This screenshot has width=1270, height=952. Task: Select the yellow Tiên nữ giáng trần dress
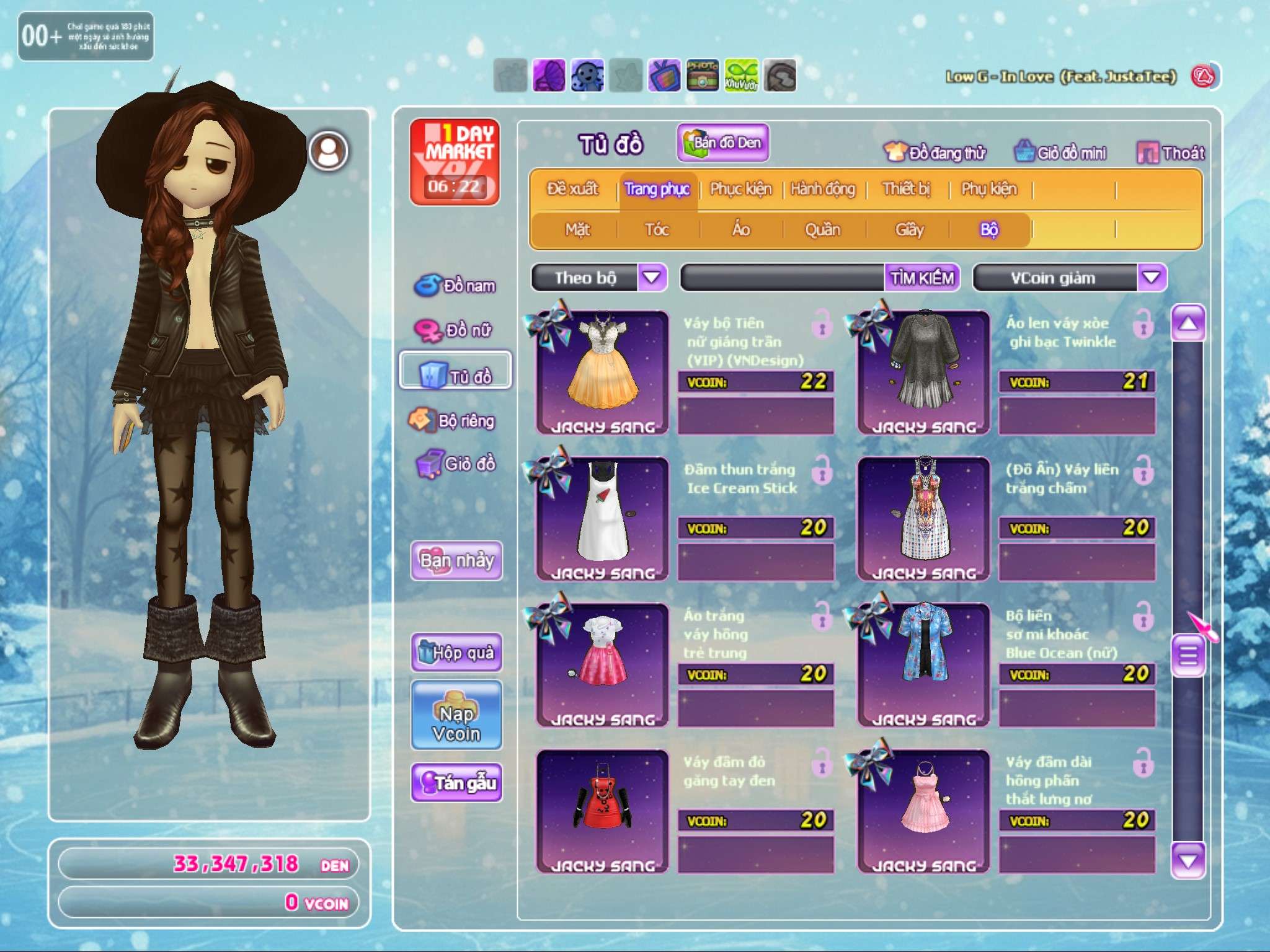coord(602,372)
